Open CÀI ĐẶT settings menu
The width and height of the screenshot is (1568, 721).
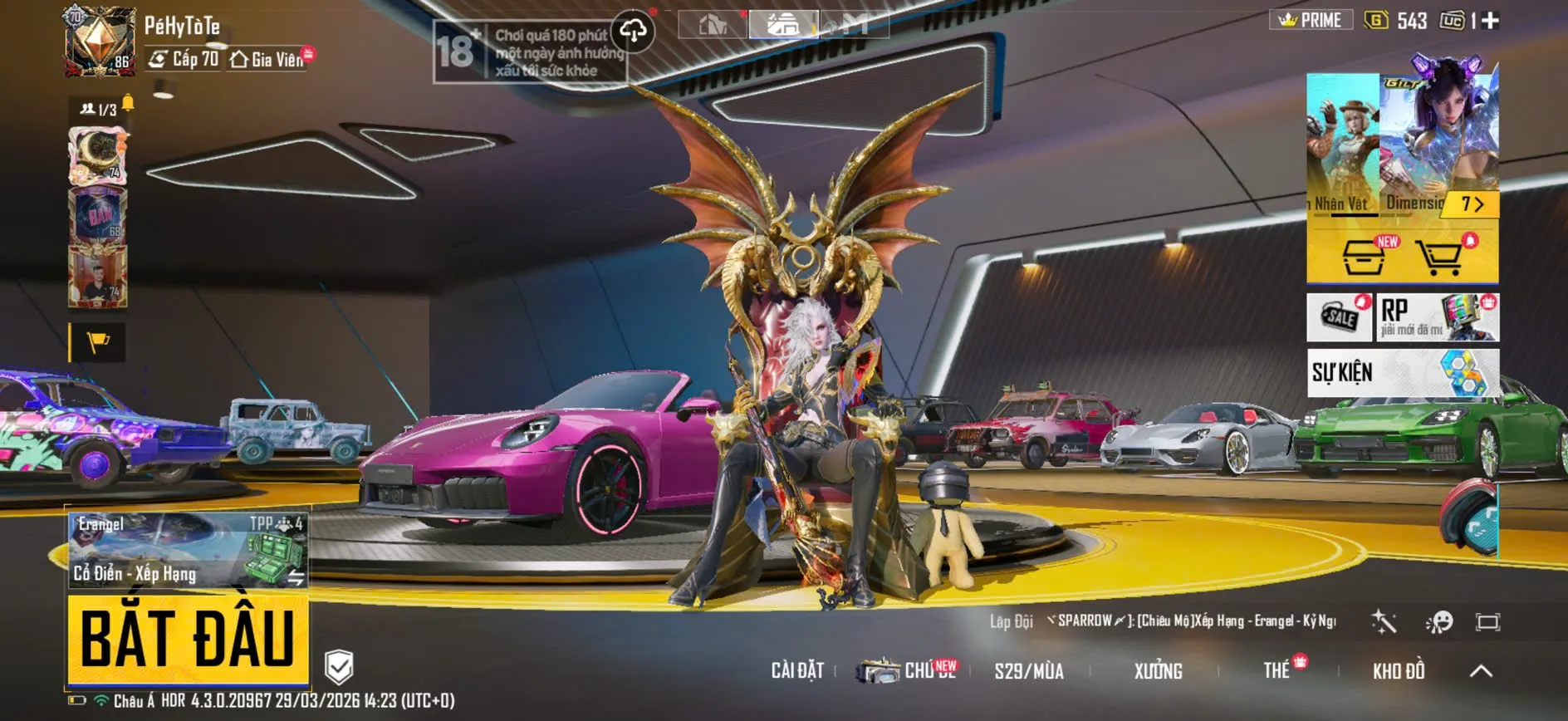click(797, 670)
